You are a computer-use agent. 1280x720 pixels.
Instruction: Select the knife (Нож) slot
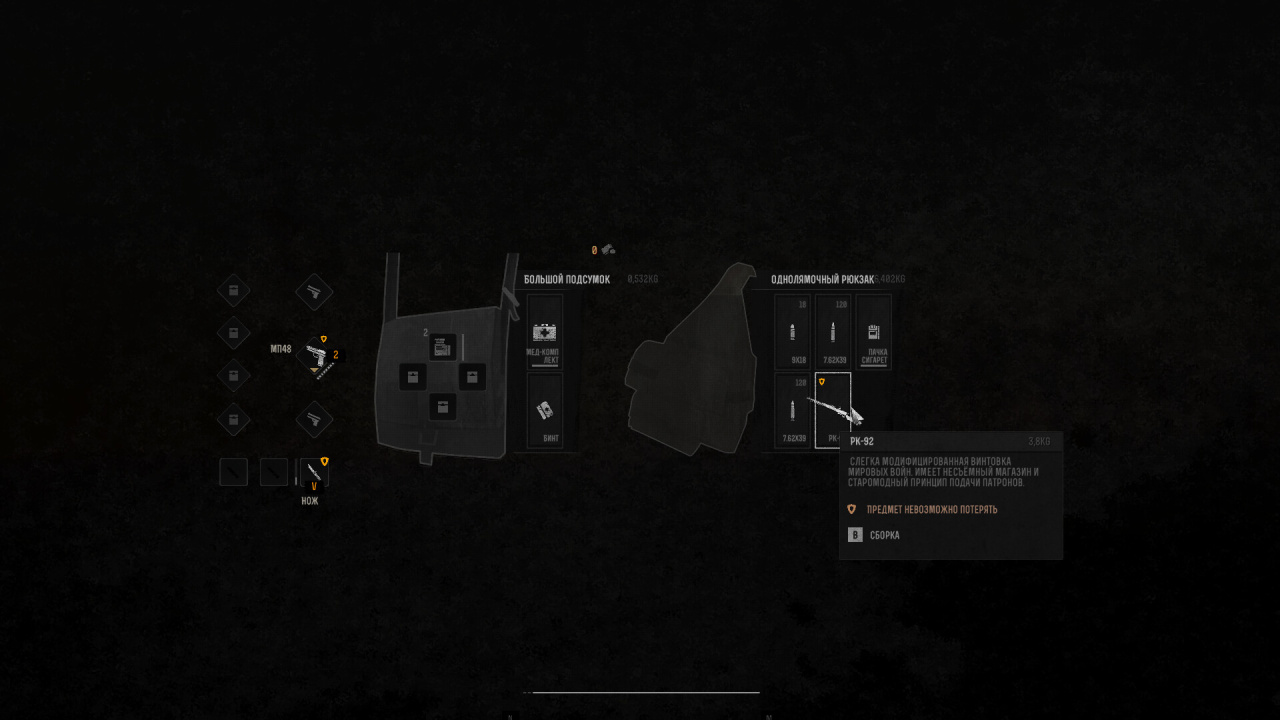(314, 472)
